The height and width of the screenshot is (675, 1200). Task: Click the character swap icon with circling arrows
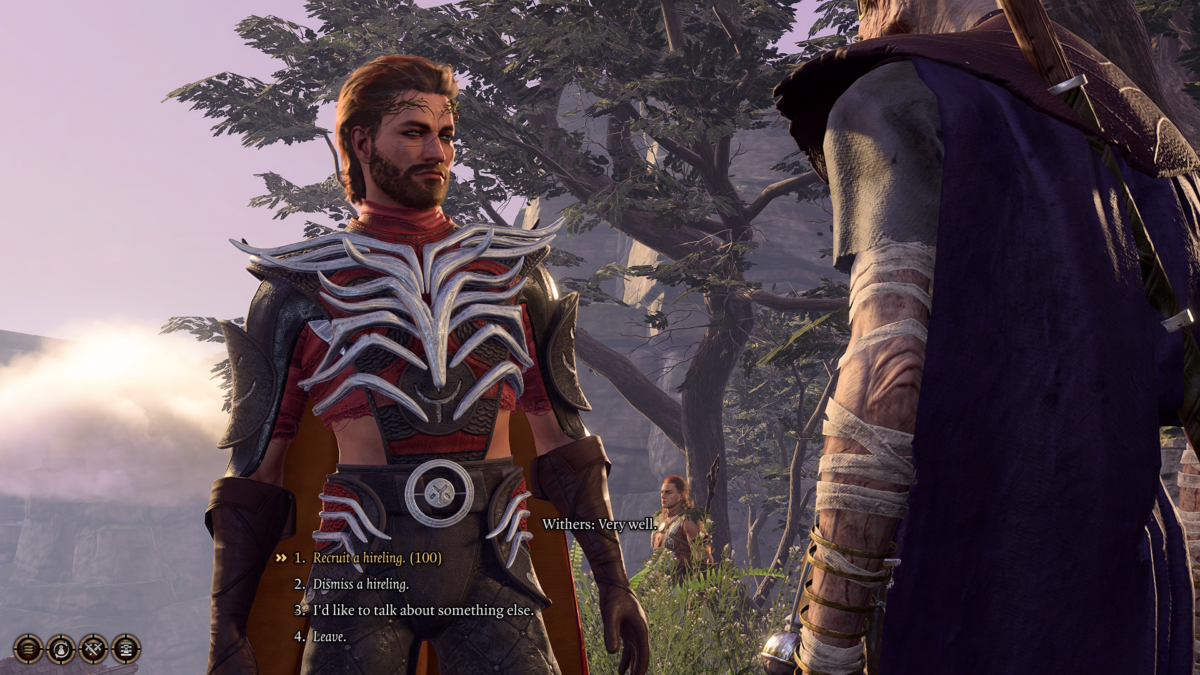click(x=61, y=649)
